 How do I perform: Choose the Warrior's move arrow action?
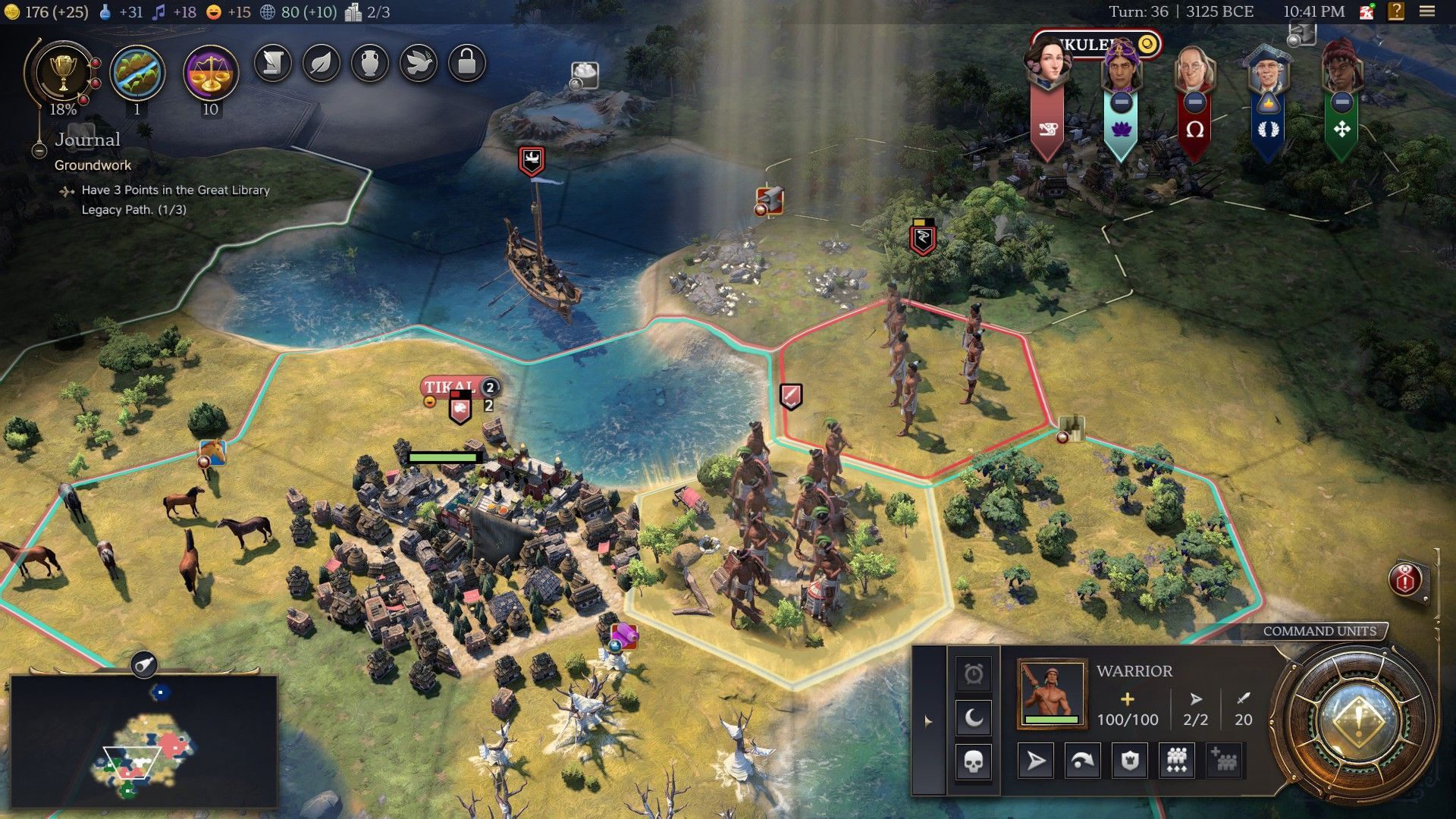point(1035,761)
